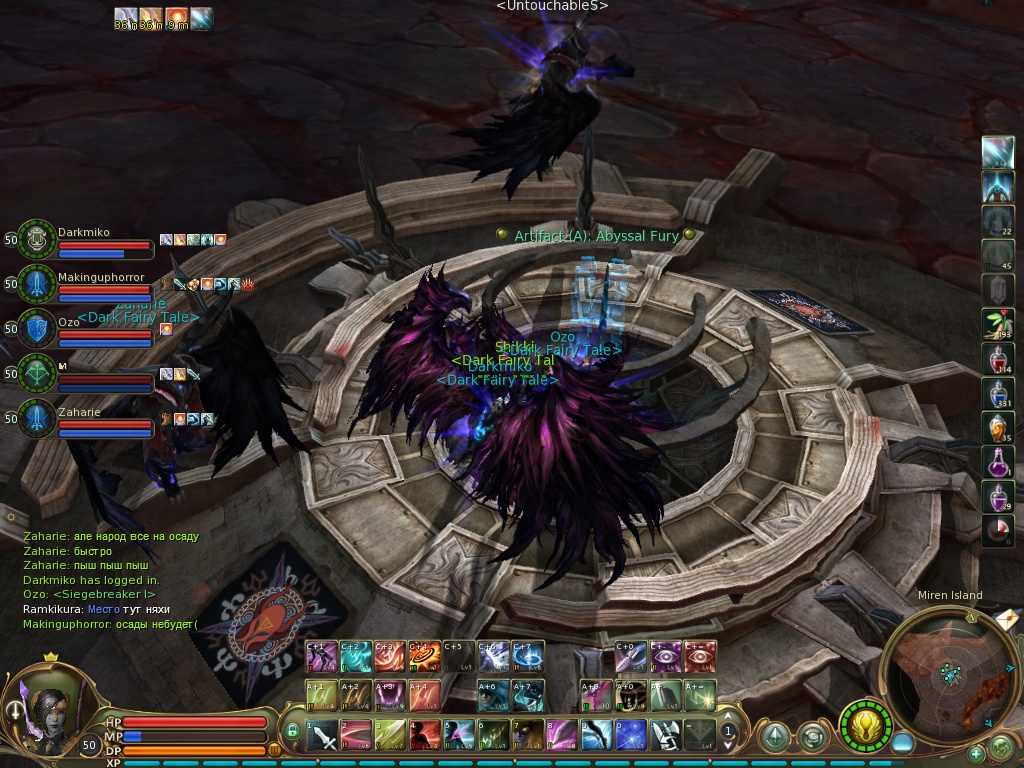Use the purple fanged-mouth skill at A+3

pyautogui.click(x=390, y=694)
